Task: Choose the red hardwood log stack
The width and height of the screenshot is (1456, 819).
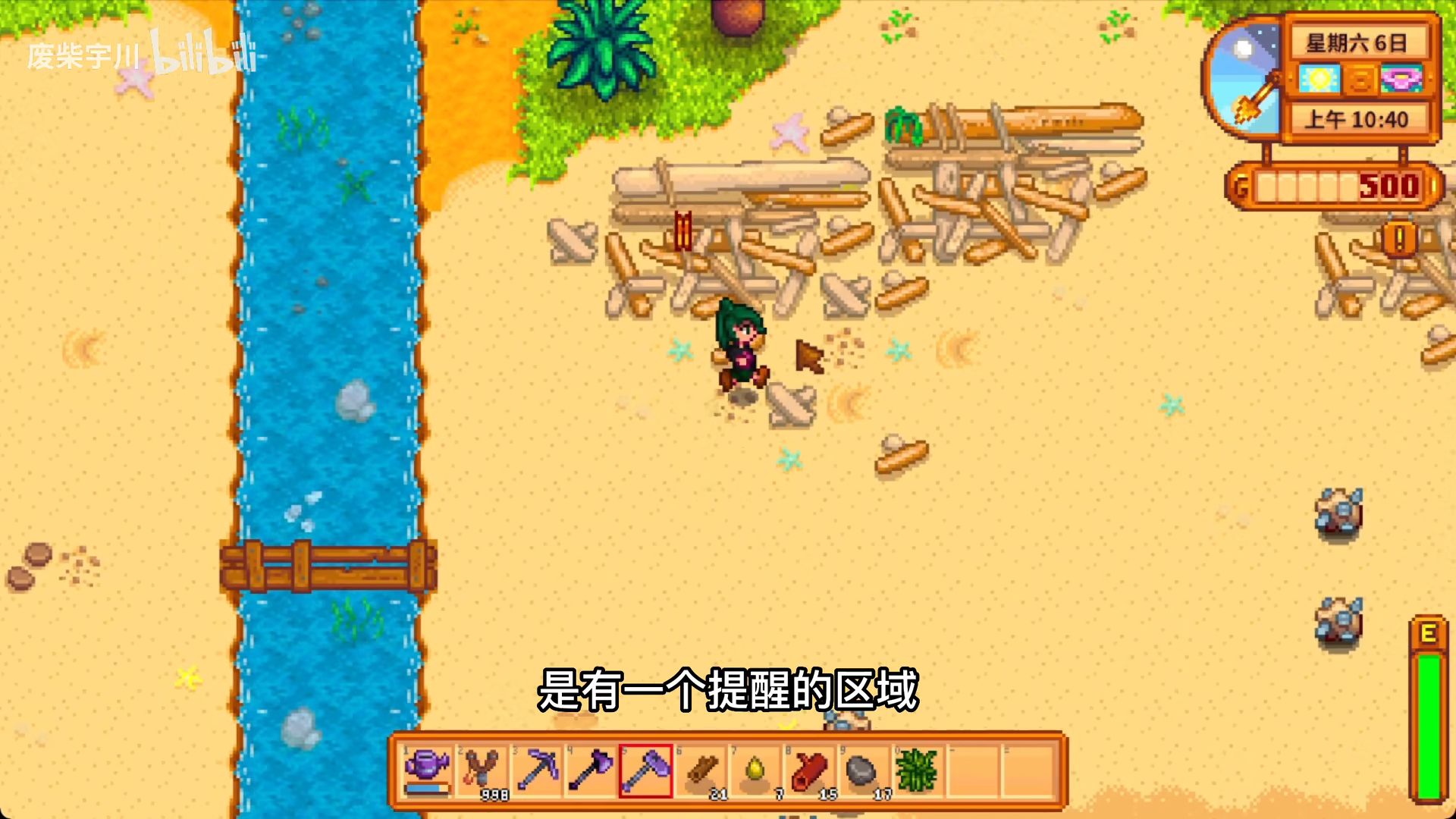Action: [809, 770]
